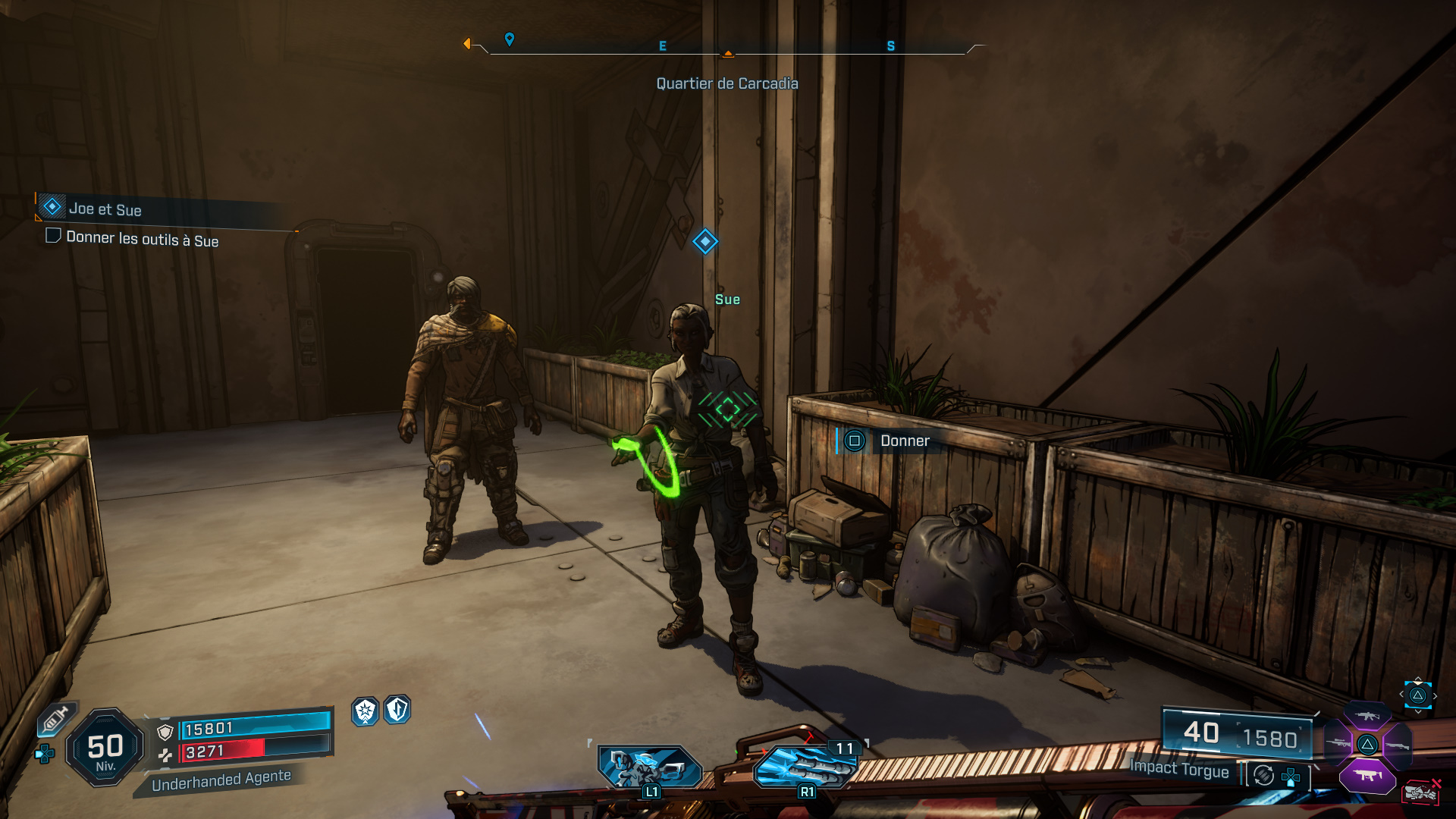The image size is (1456, 819).
Task: Click the R1 launcher slot showing 11 ammo
Action: coord(805,766)
